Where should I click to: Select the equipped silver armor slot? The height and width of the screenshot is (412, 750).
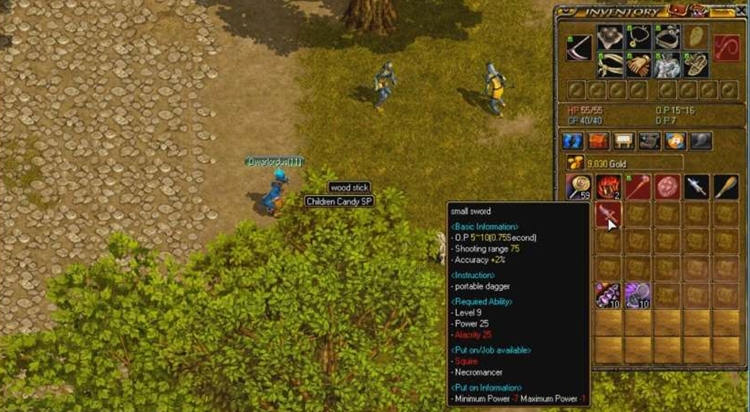(x=667, y=64)
